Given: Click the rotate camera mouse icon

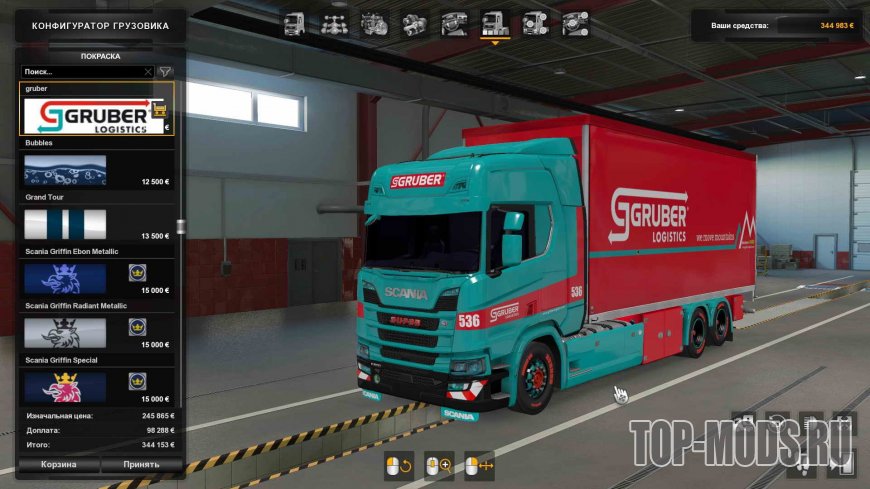Looking at the screenshot, I should coord(396,465).
